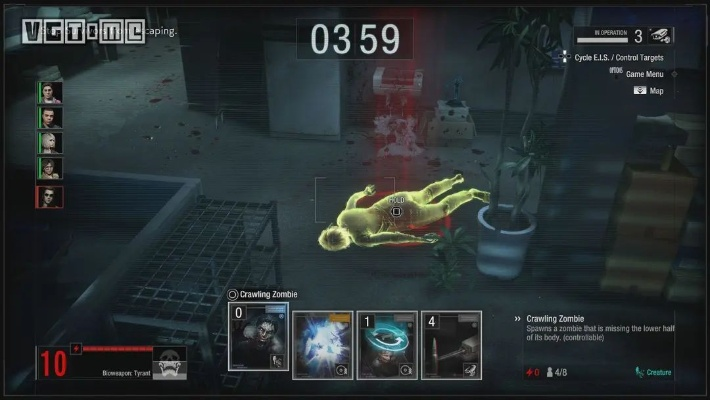Select the red-framed survivor portrait with sunglasses

(x=50, y=197)
